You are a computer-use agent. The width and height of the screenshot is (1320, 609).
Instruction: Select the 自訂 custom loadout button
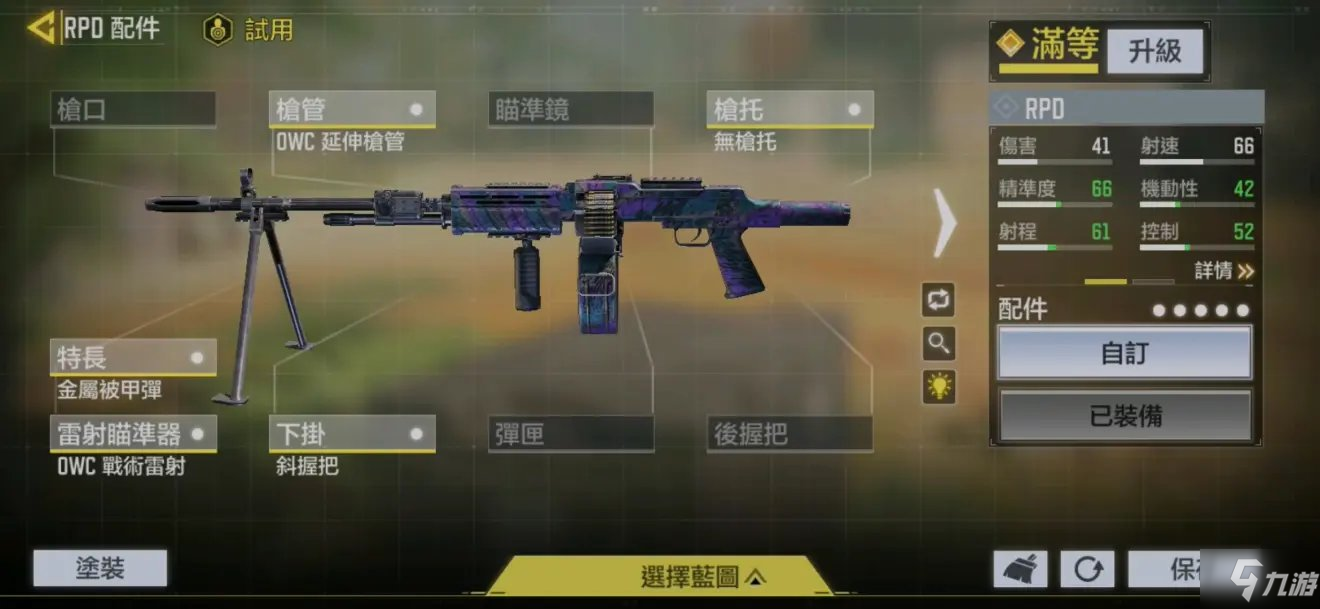1125,353
